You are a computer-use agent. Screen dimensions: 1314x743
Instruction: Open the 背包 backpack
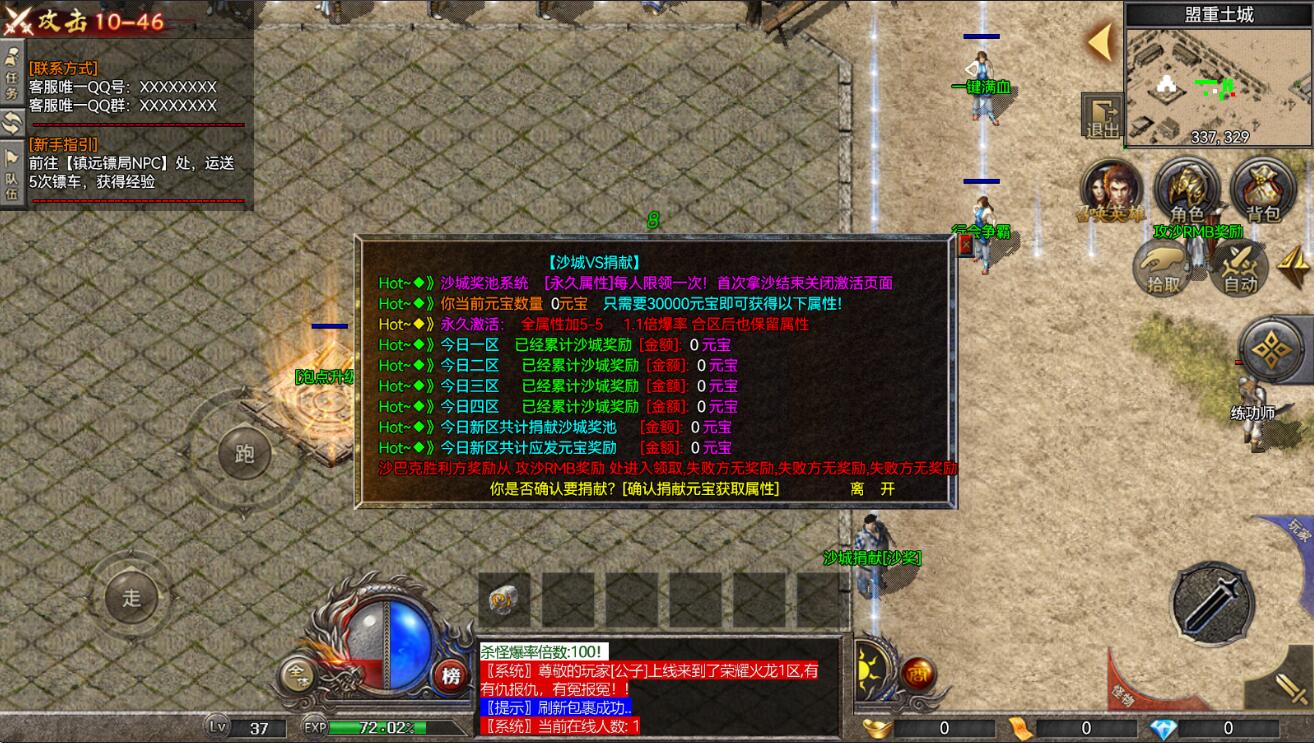[1262, 189]
